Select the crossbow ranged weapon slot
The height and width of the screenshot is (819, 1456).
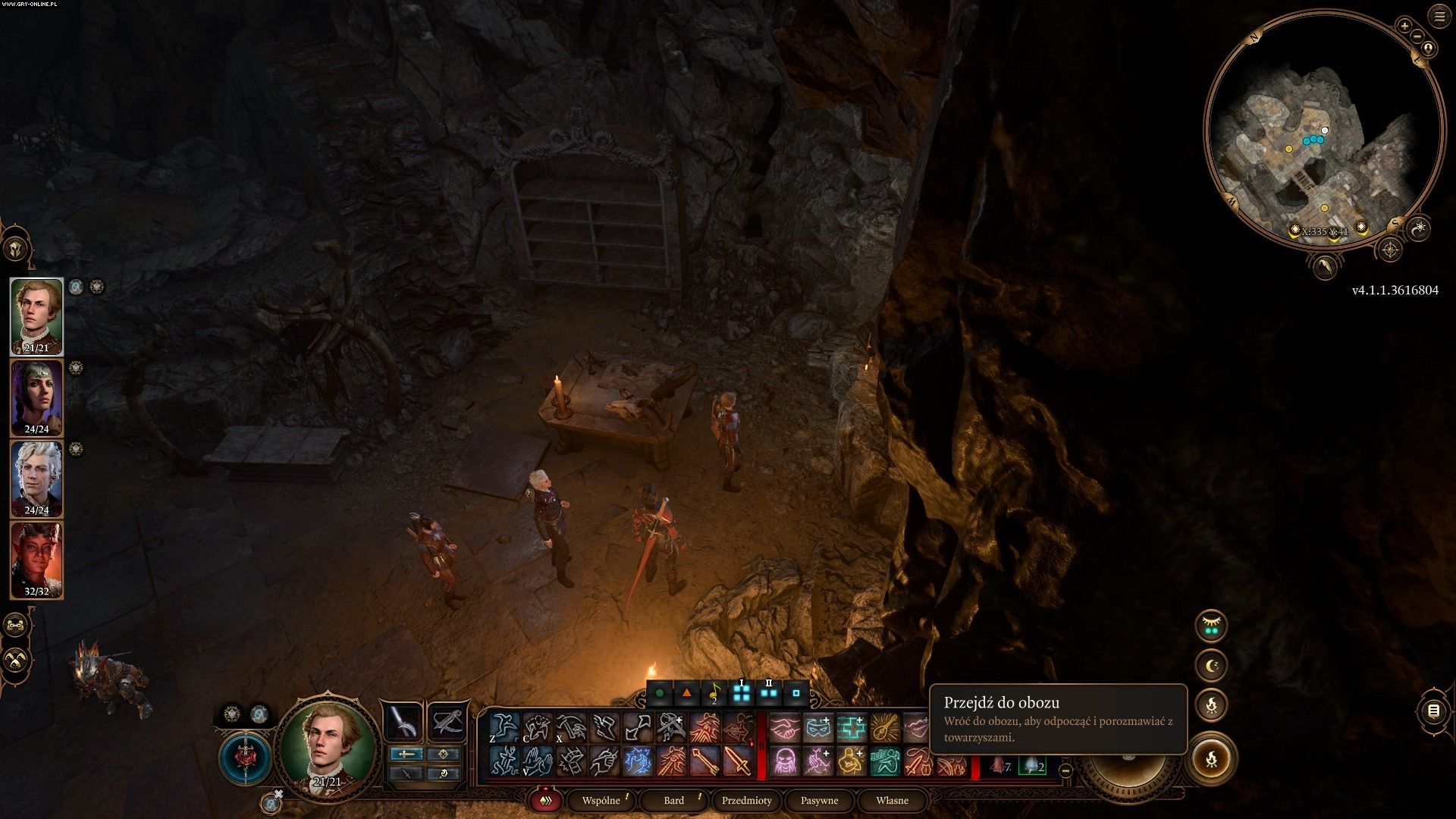point(447,721)
